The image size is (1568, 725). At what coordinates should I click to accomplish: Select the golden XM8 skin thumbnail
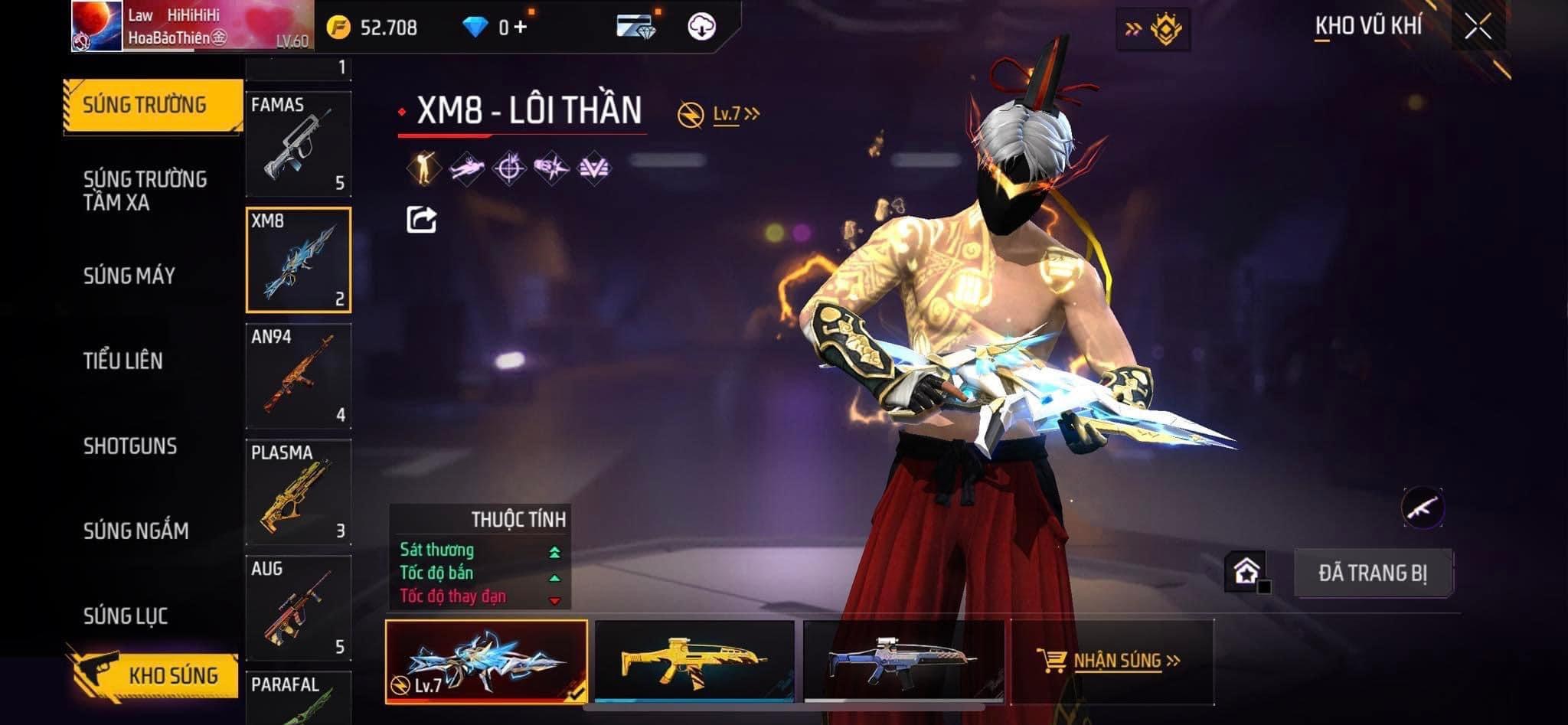[x=694, y=661]
